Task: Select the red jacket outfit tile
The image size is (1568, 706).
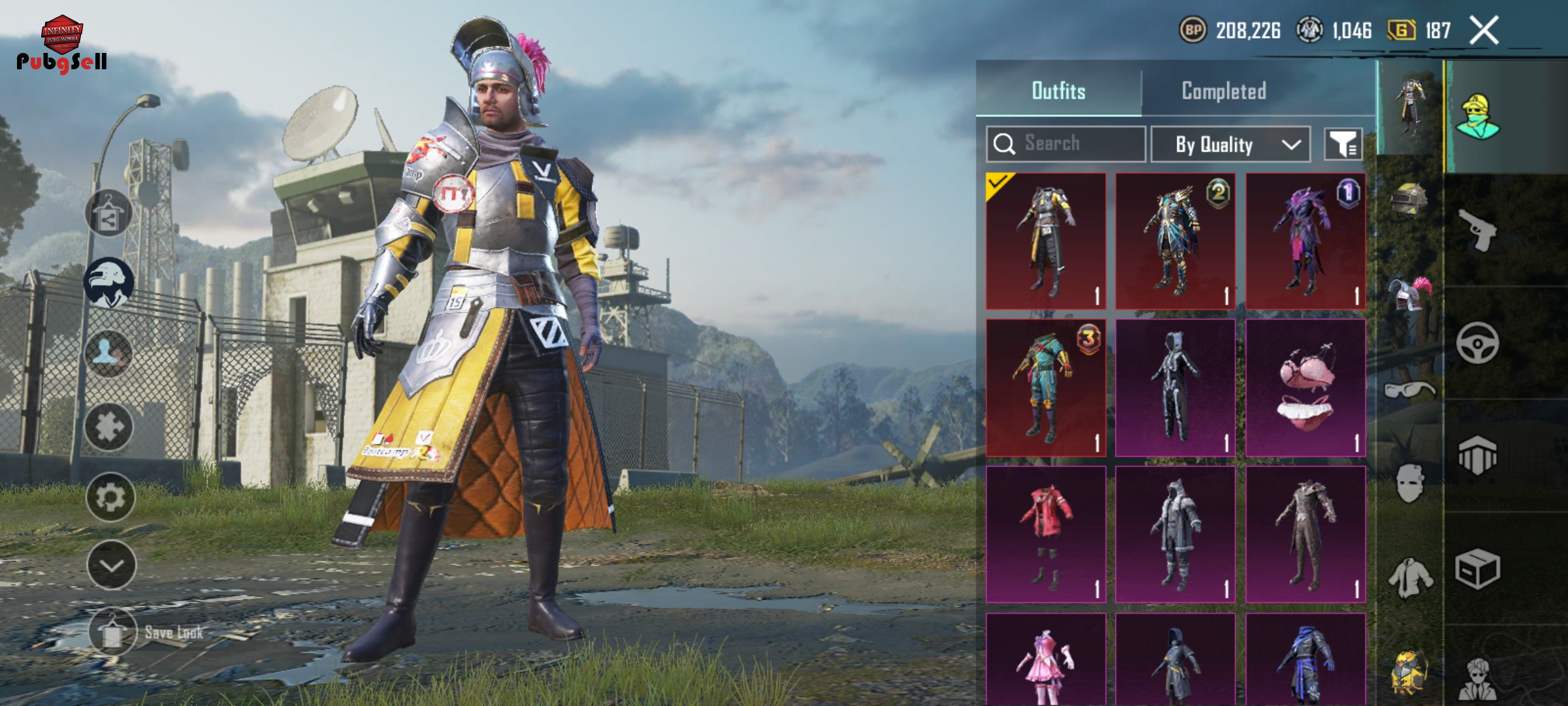Action: [x=1046, y=534]
